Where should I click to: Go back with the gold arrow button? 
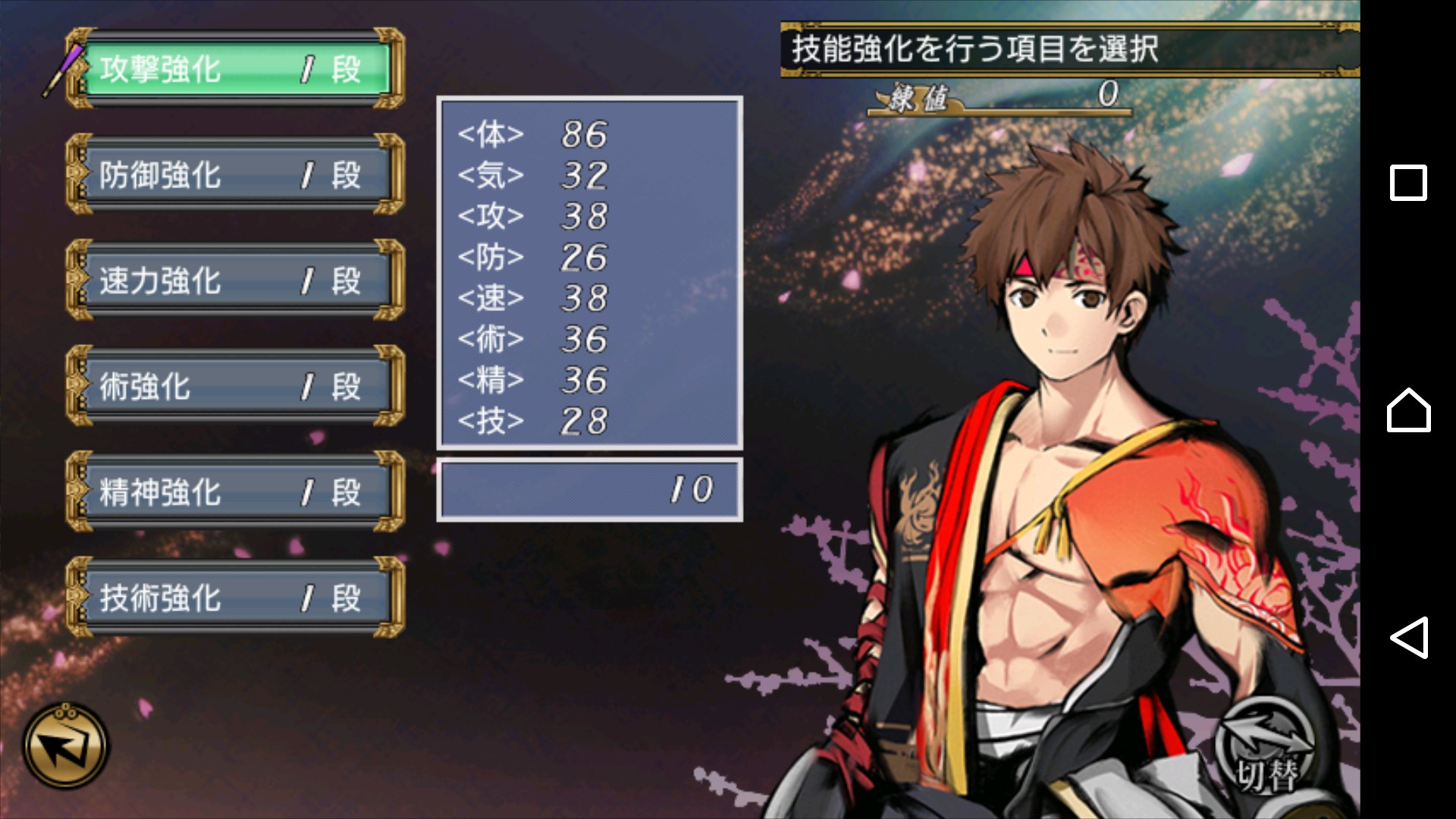[65, 745]
